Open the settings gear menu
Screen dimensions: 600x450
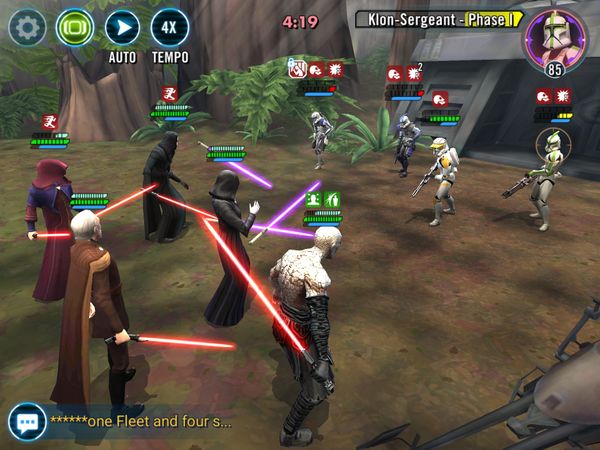click(x=26, y=26)
